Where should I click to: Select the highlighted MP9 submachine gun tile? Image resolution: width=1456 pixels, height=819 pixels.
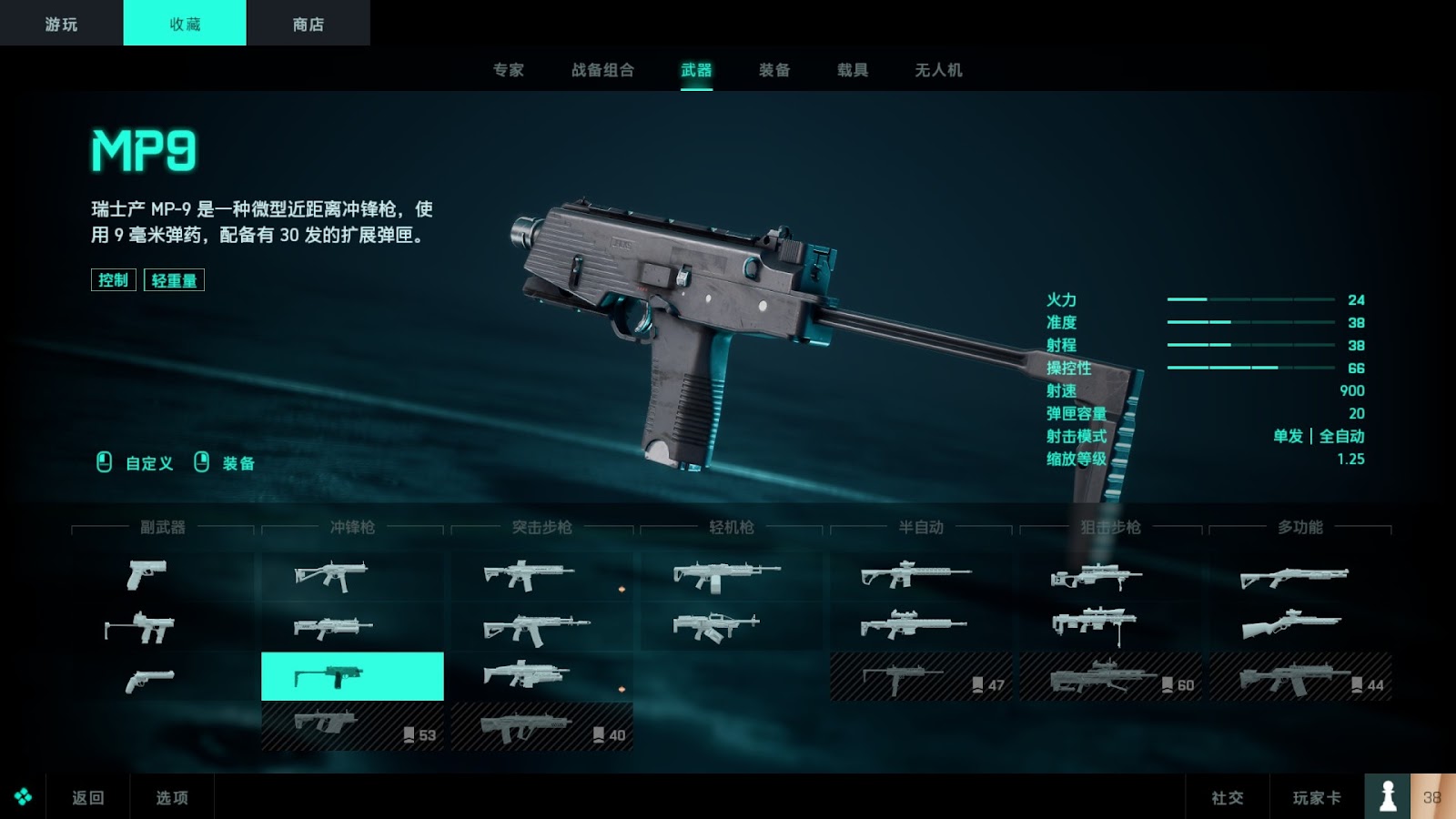point(352,676)
